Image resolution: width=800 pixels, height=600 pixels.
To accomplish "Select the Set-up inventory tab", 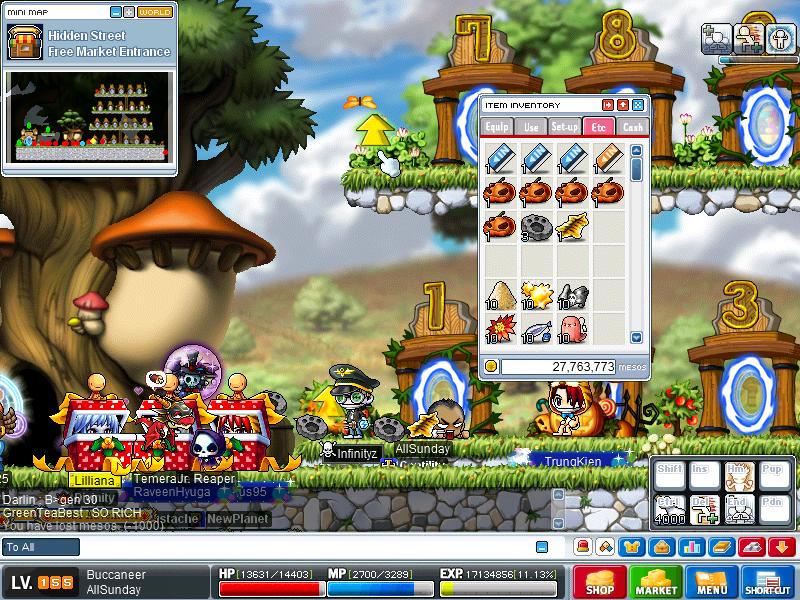I will [565, 127].
